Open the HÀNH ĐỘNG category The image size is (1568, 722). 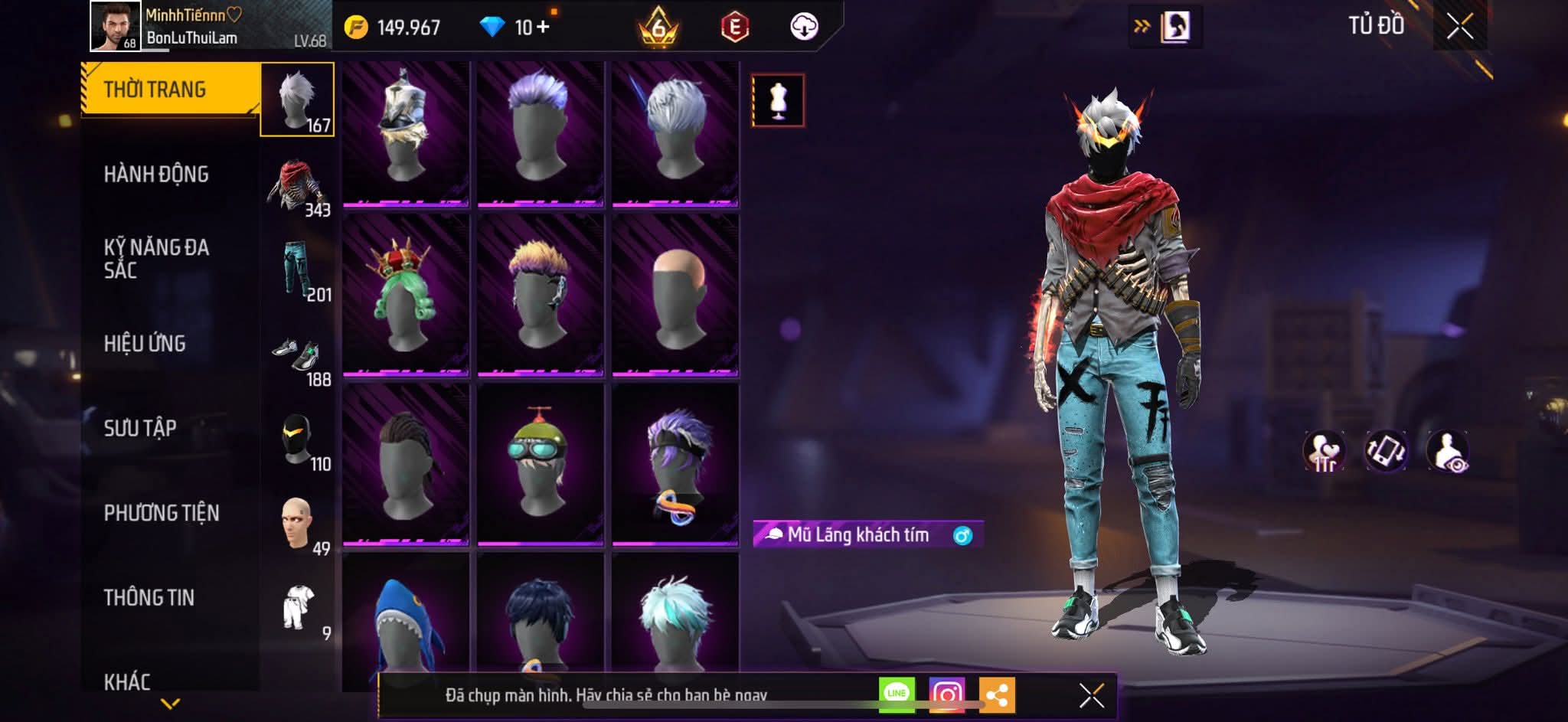(156, 175)
